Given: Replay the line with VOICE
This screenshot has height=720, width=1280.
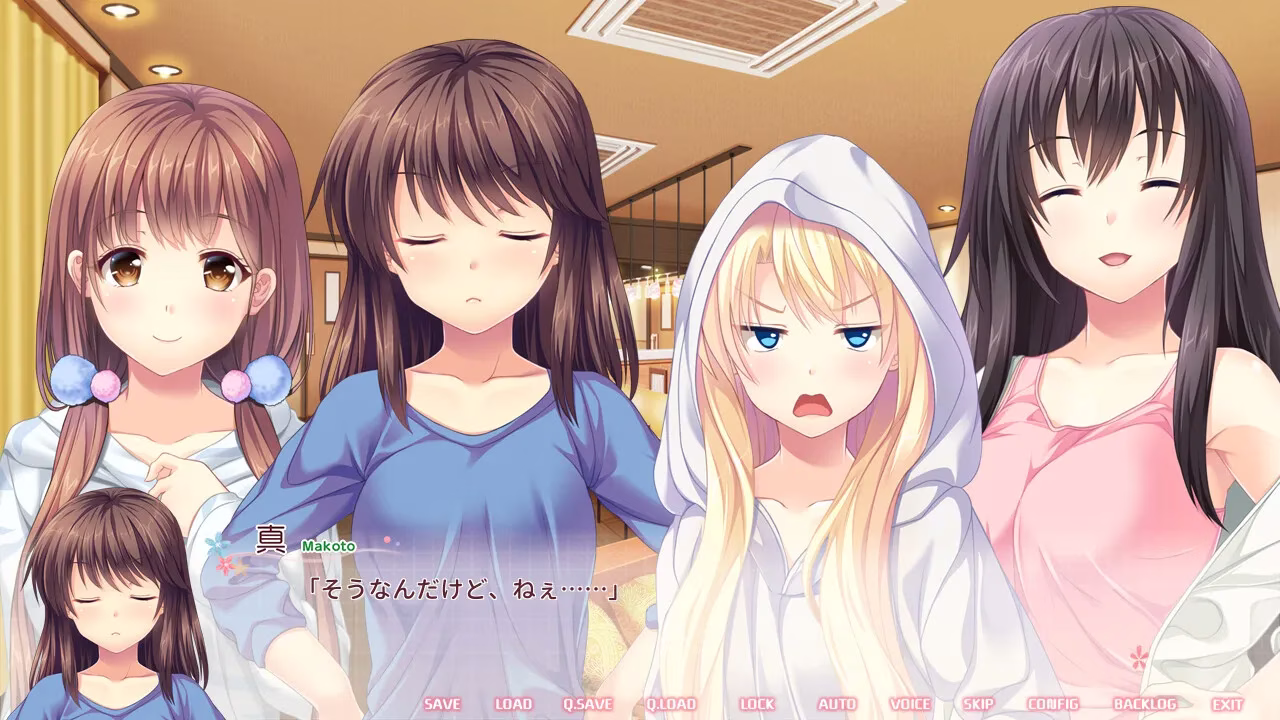Looking at the screenshot, I should pyautogui.click(x=910, y=704).
